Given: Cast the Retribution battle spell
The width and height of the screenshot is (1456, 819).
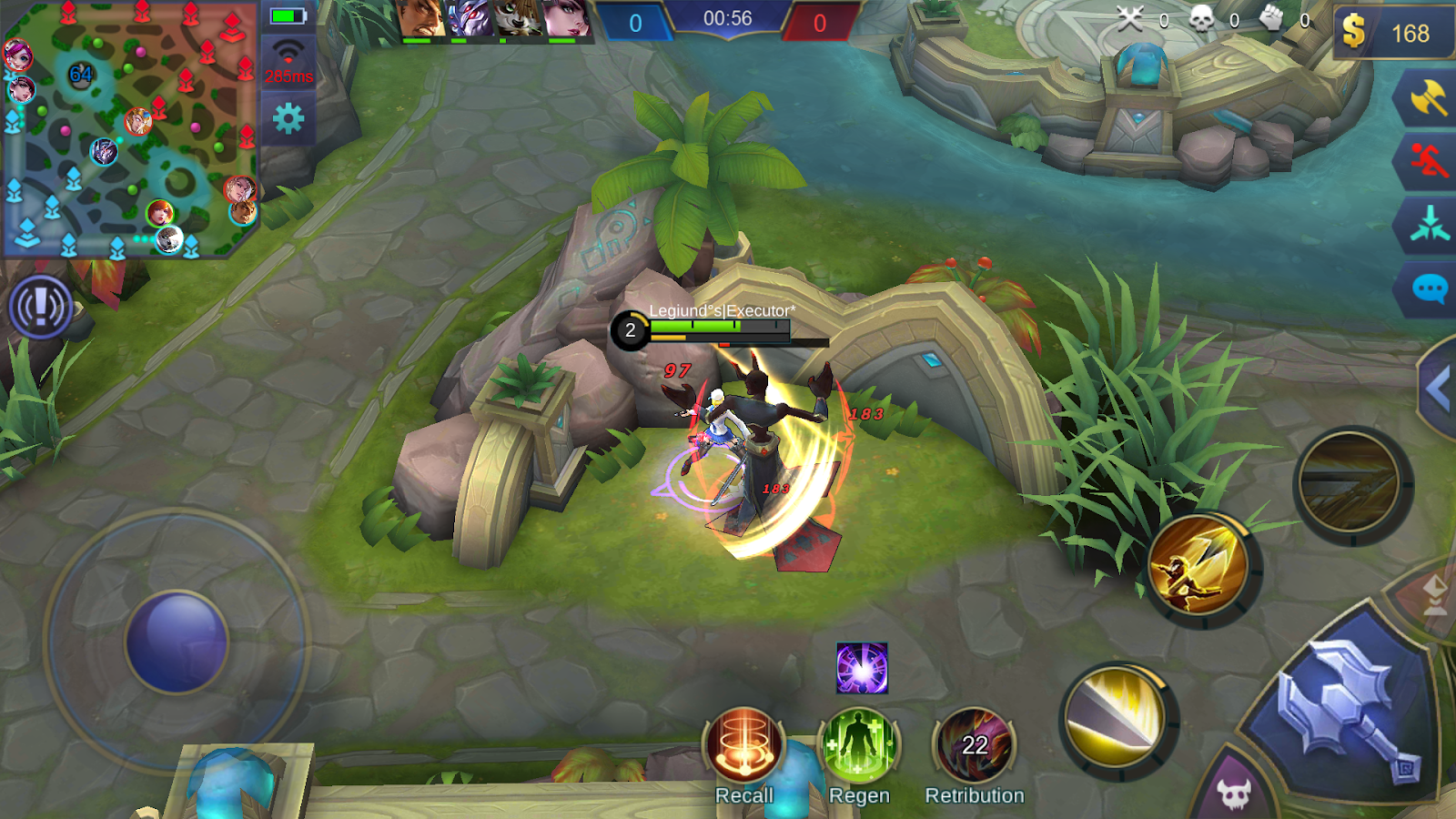Looking at the screenshot, I should [975, 746].
